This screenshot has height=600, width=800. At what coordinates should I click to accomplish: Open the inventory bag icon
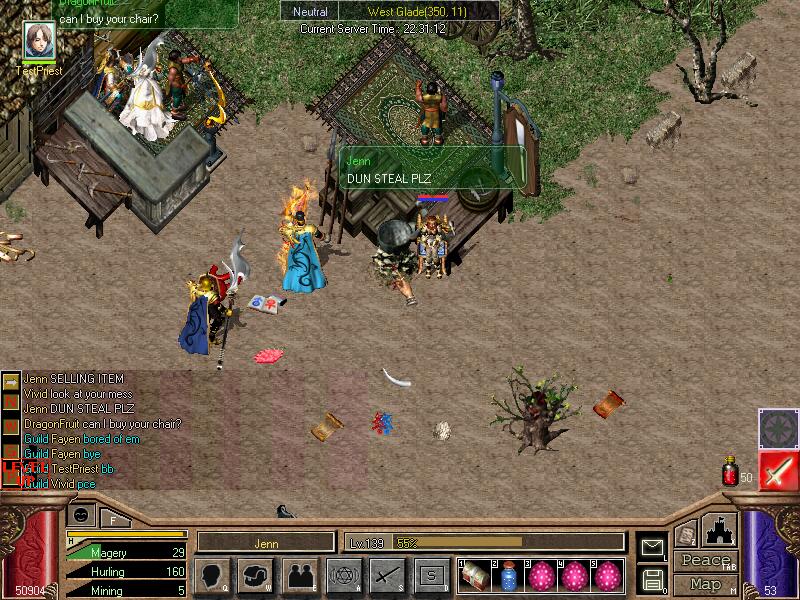point(255,575)
